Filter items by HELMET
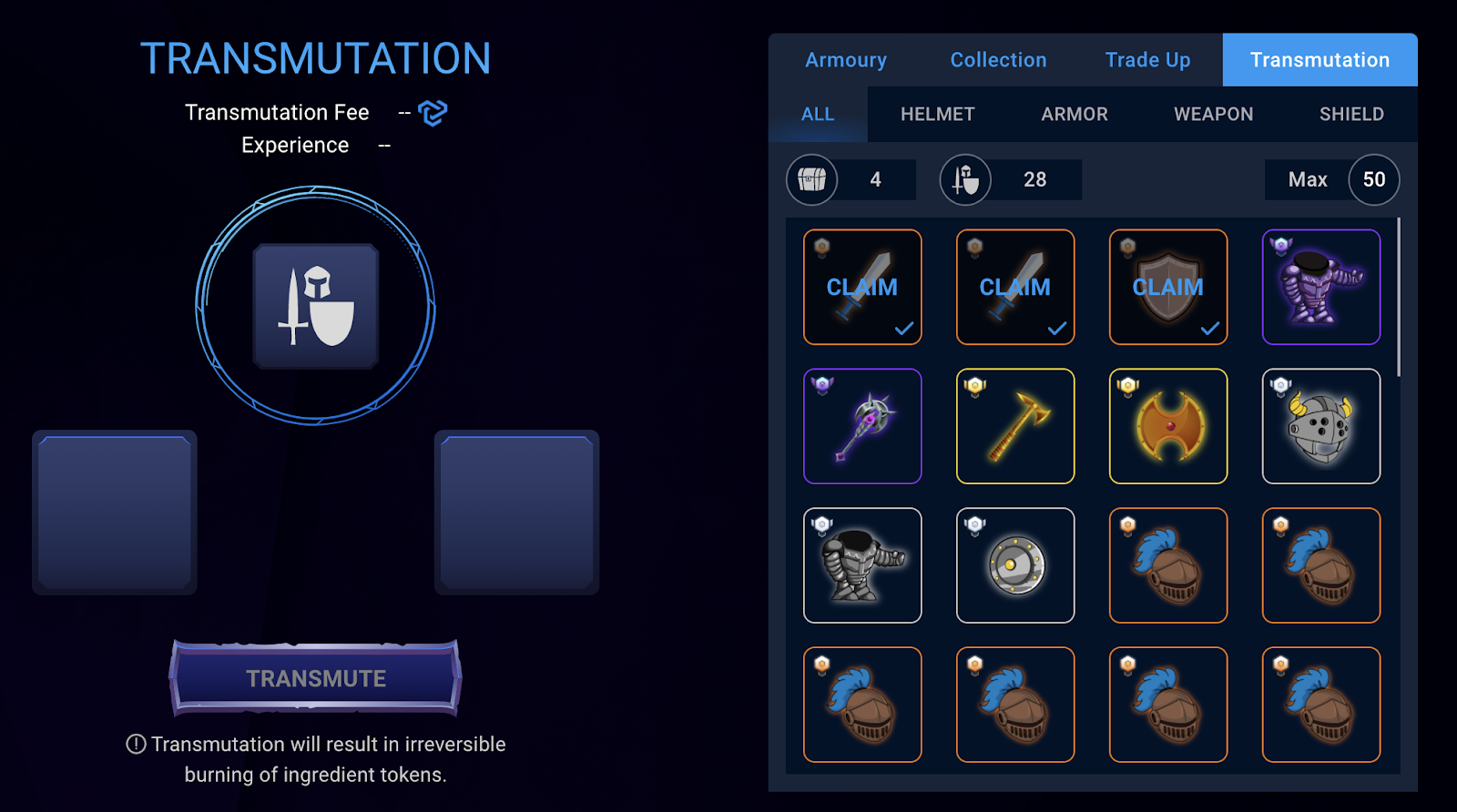1457x812 pixels. point(937,115)
